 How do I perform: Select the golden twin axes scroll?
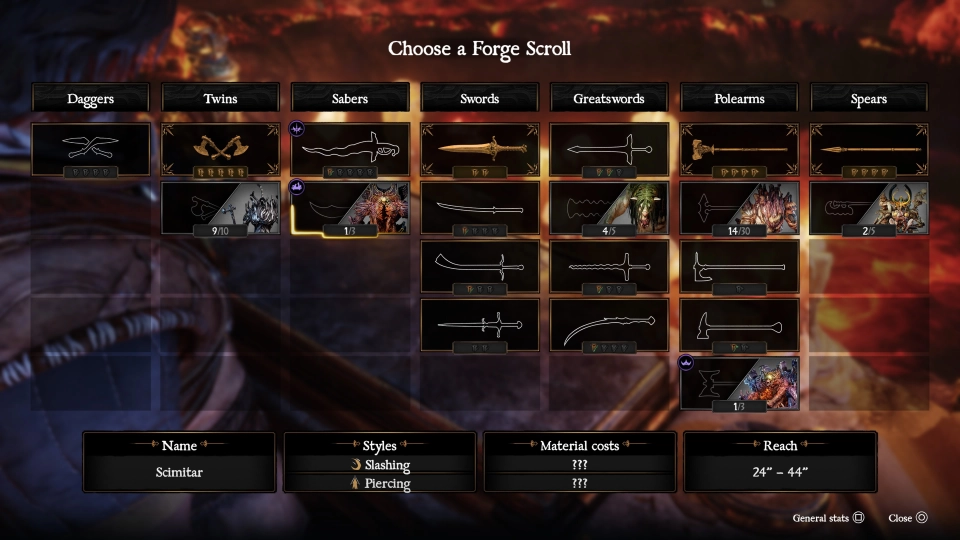point(220,149)
